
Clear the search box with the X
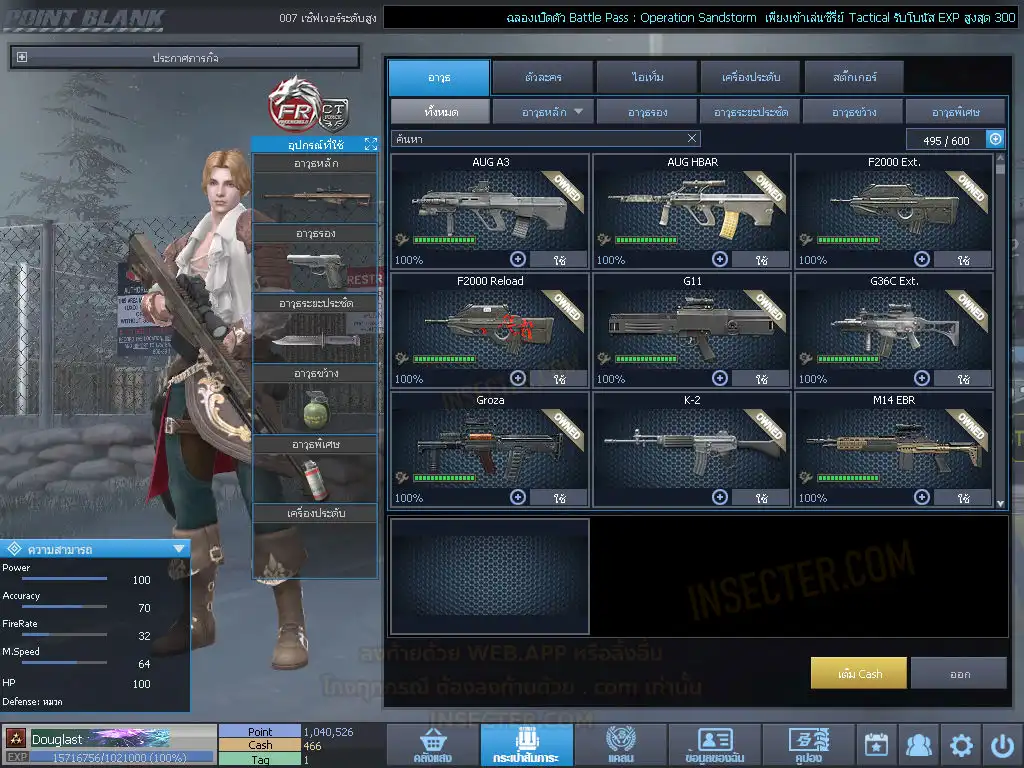[692, 139]
